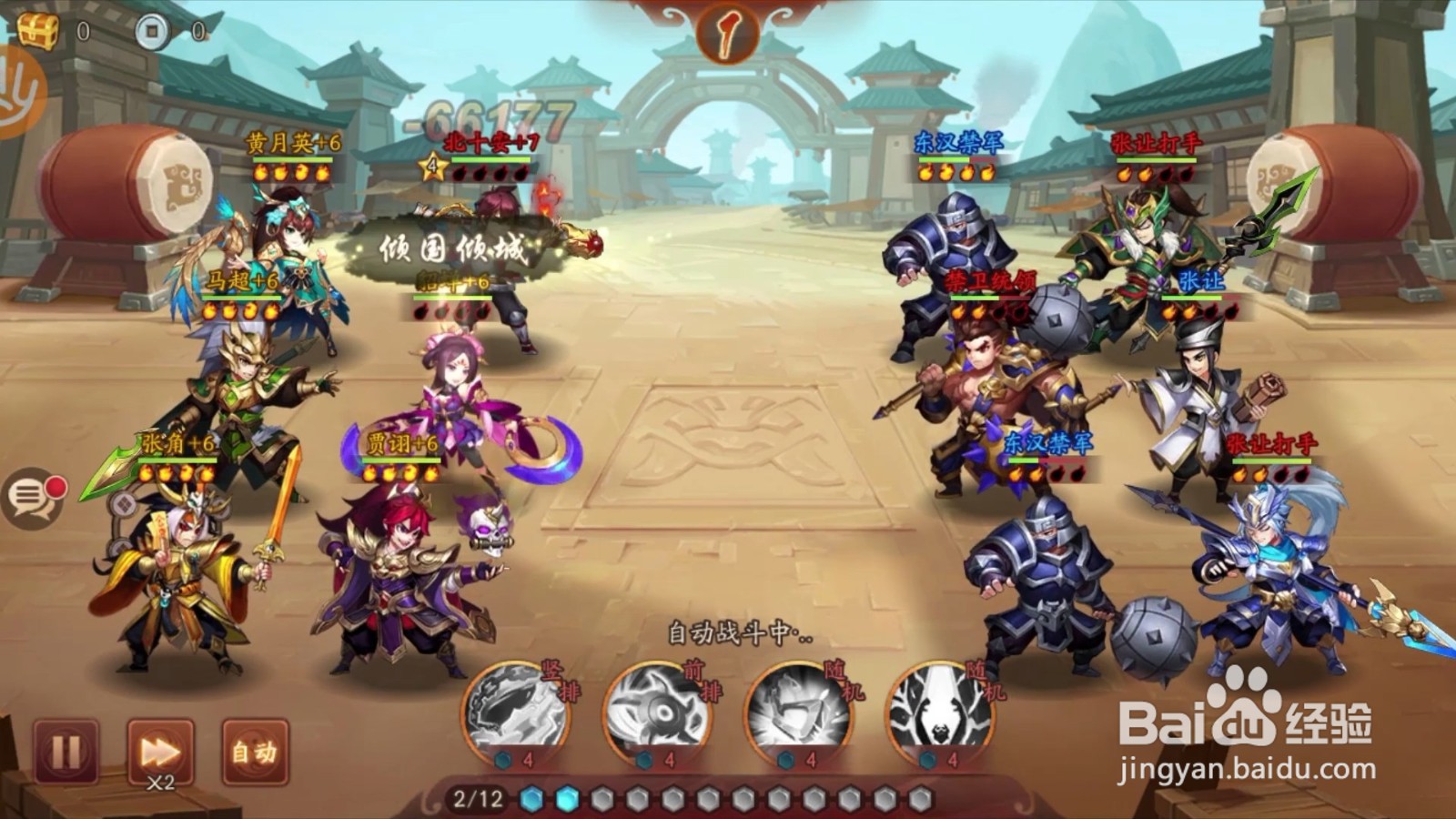Viewport: 1456px width, 819px height.
Task: Click the 倾国倾城 skill name banner
Action: point(452,248)
